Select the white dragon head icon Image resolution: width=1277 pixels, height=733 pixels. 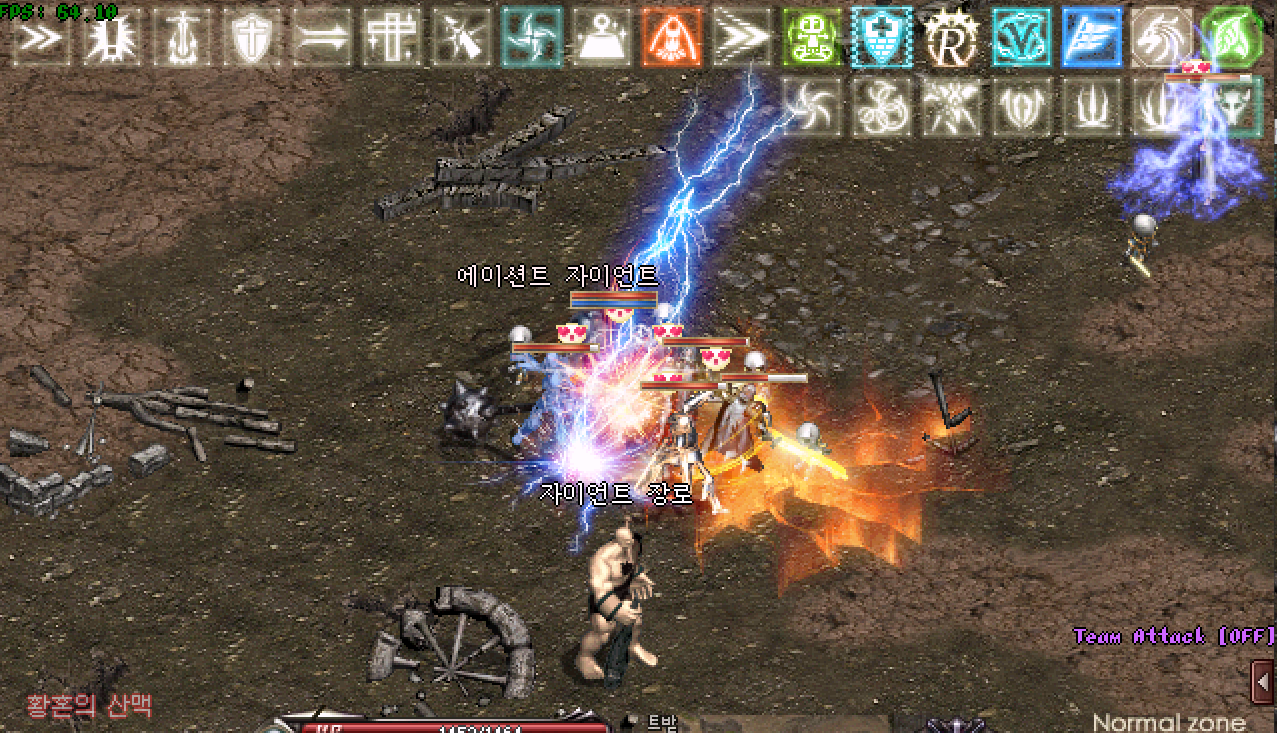click(1162, 37)
